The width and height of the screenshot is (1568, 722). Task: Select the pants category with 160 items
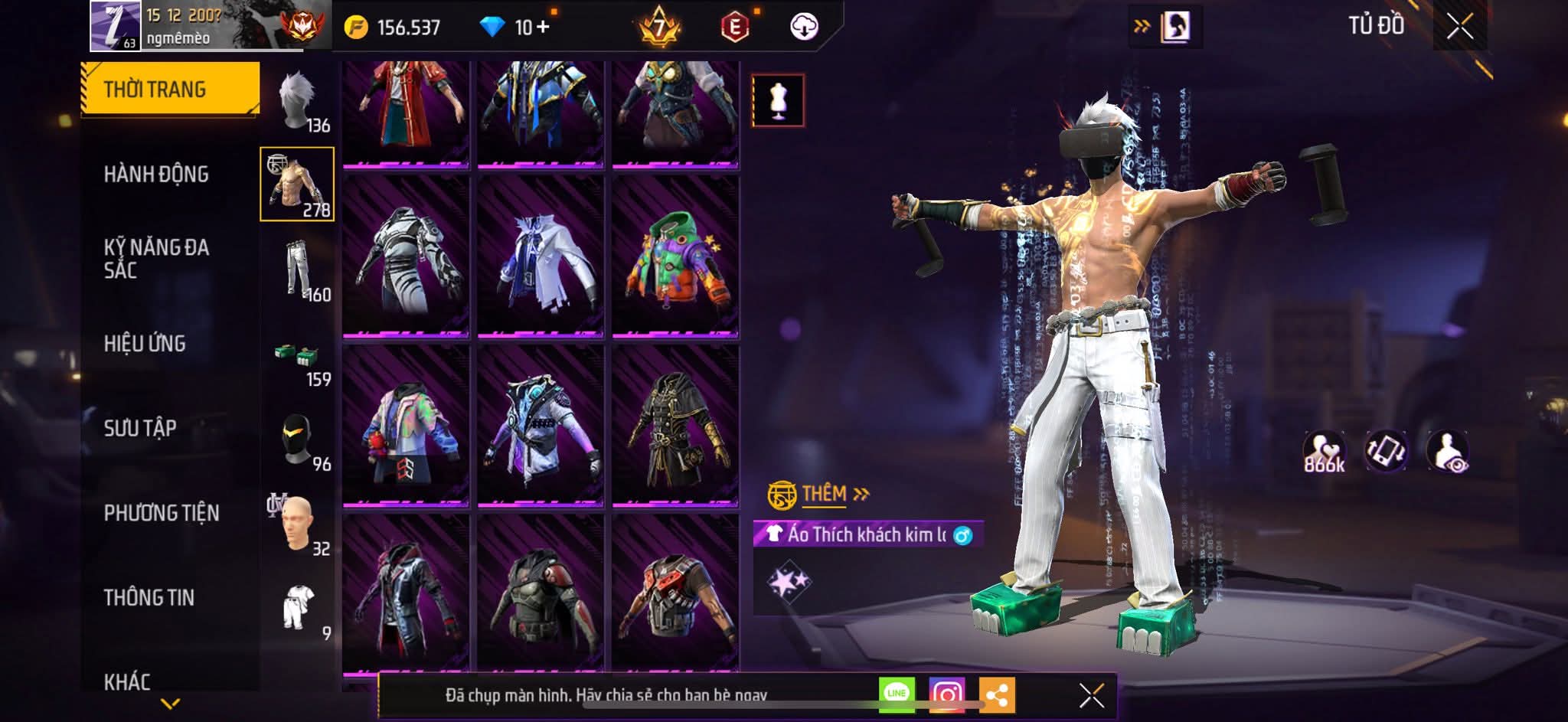(x=299, y=270)
